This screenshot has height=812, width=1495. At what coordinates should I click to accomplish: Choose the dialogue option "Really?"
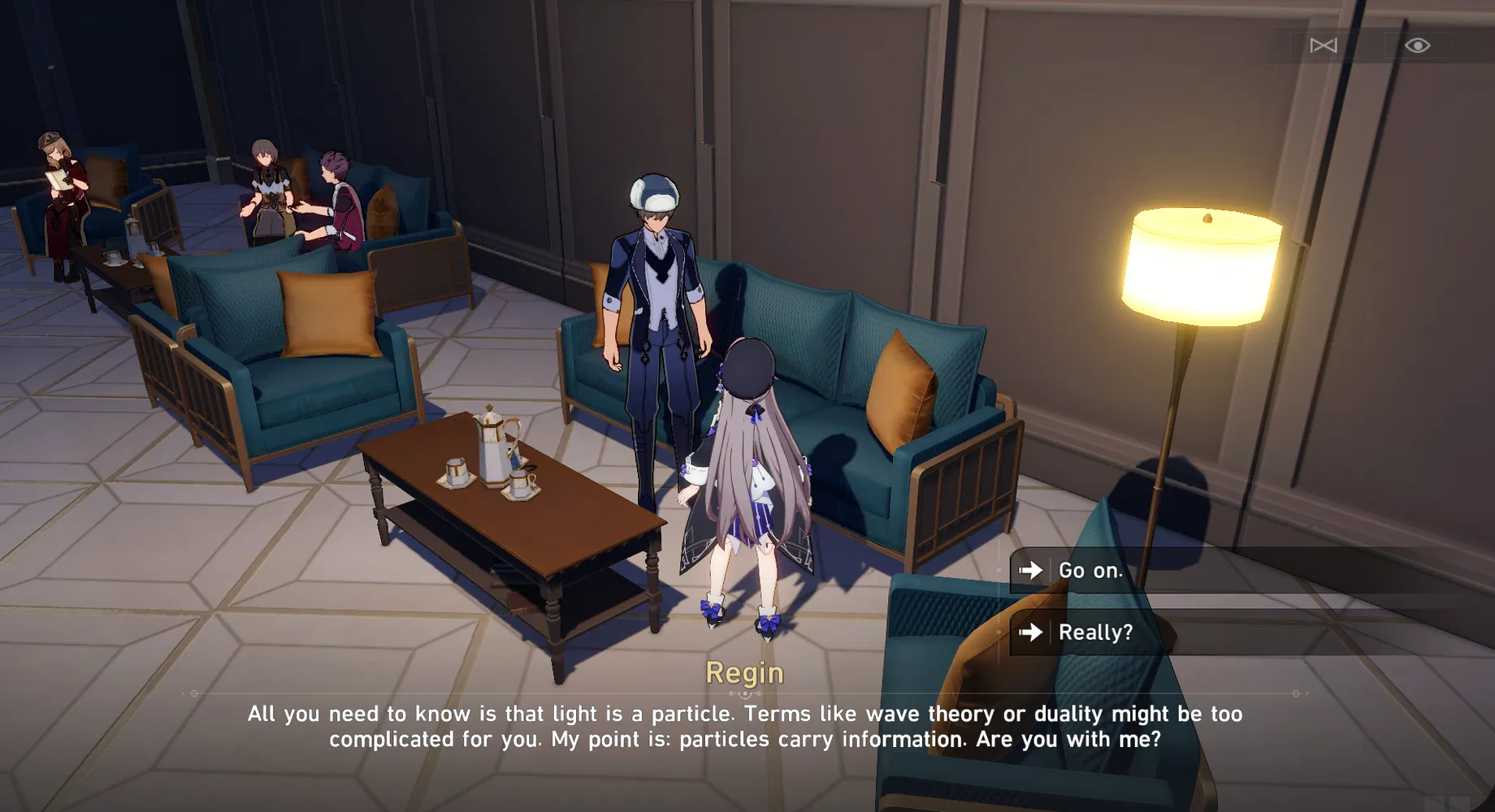point(1096,633)
